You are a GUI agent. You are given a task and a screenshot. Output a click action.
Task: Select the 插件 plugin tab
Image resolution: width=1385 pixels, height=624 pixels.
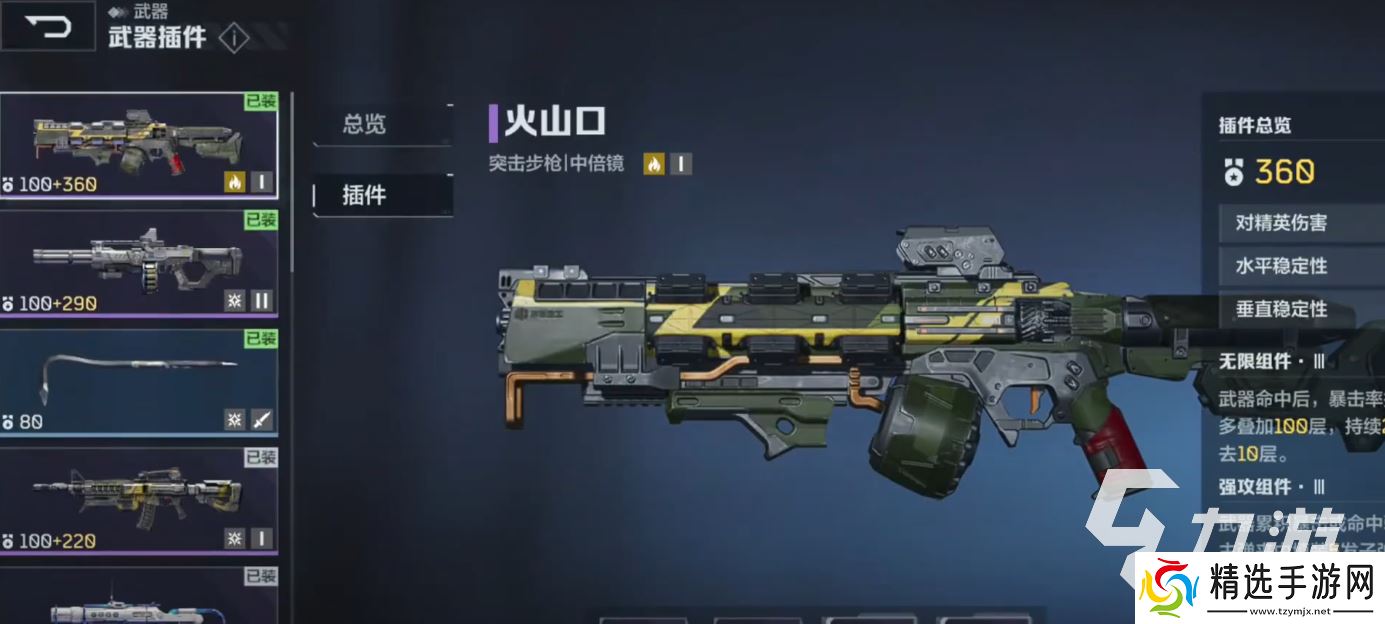tap(365, 195)
